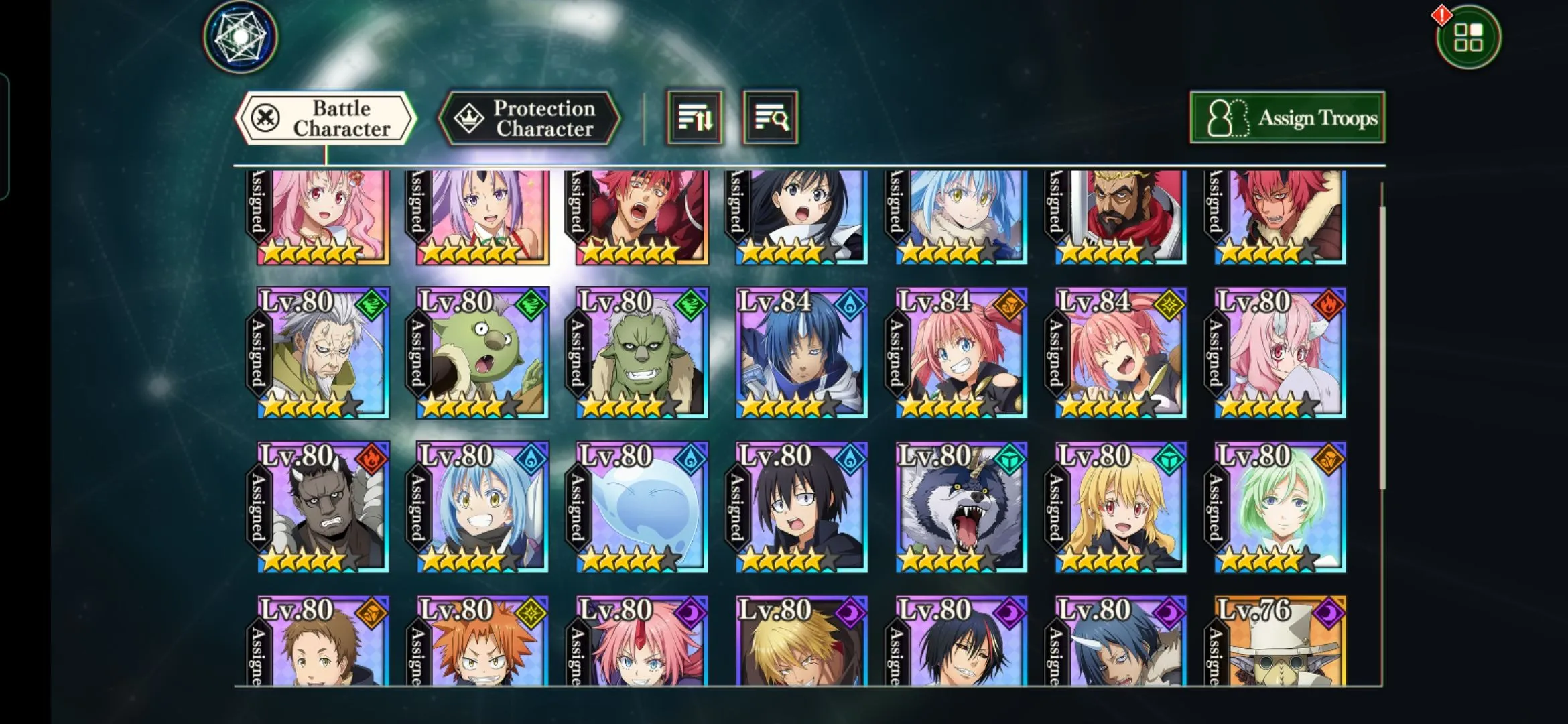Tap the hexagram emblem icon
The width and height of the screenshot is (1568, 724).
240,37
